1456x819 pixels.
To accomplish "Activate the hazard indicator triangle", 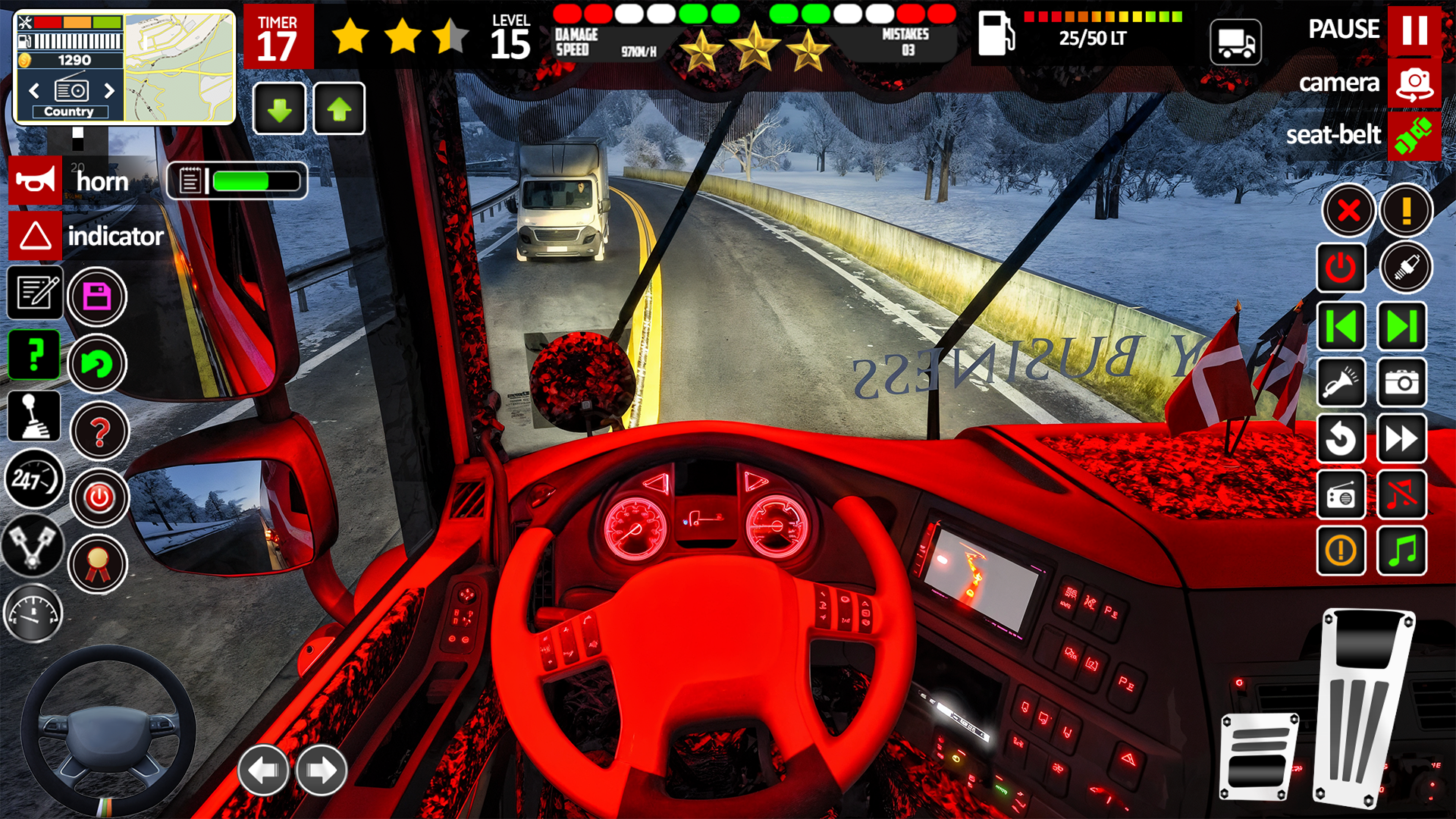I will [x=35, y=236].
